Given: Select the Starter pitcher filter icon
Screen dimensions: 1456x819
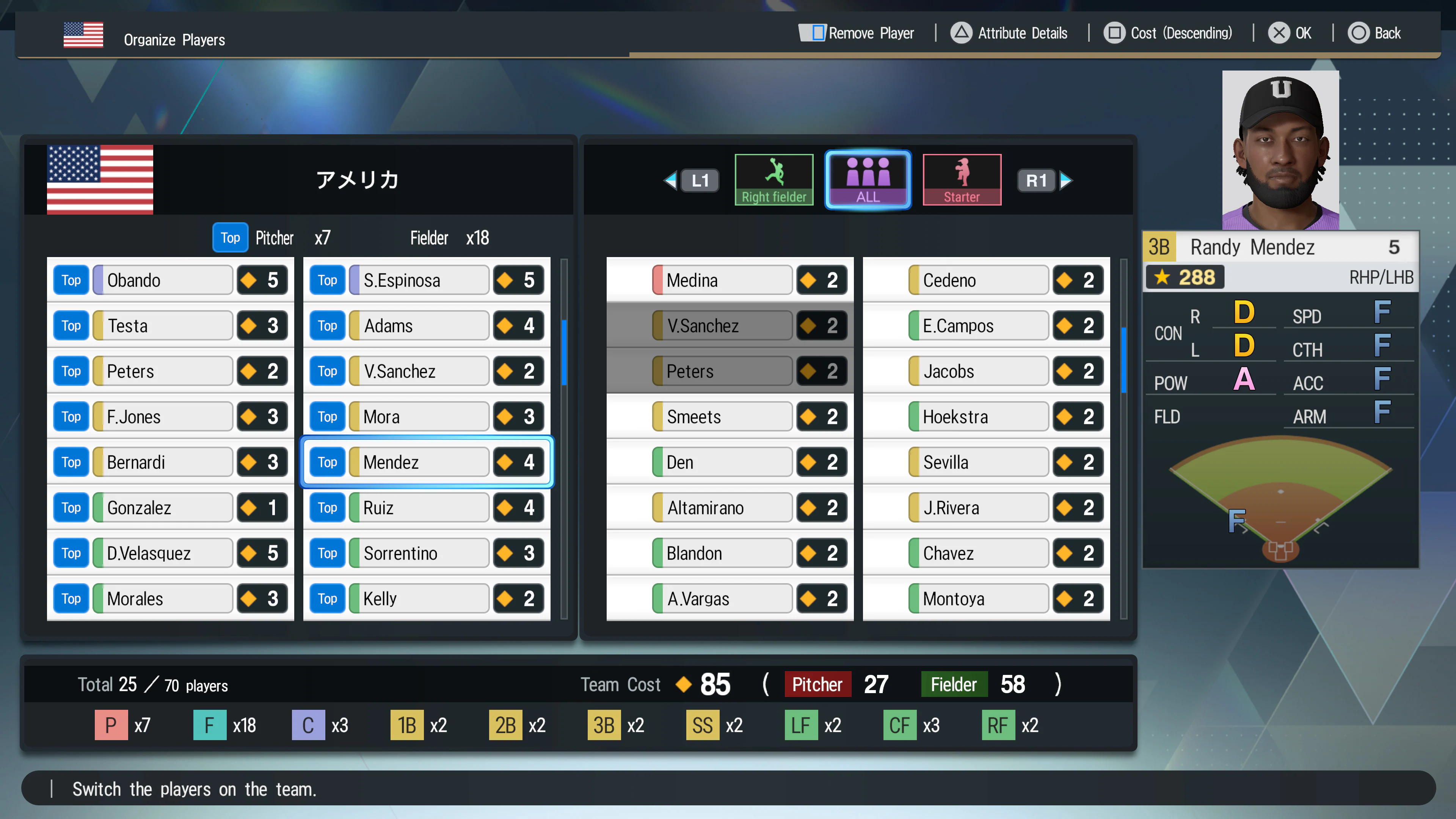Looking at the screenshot, I should click(x=962, y=179).
